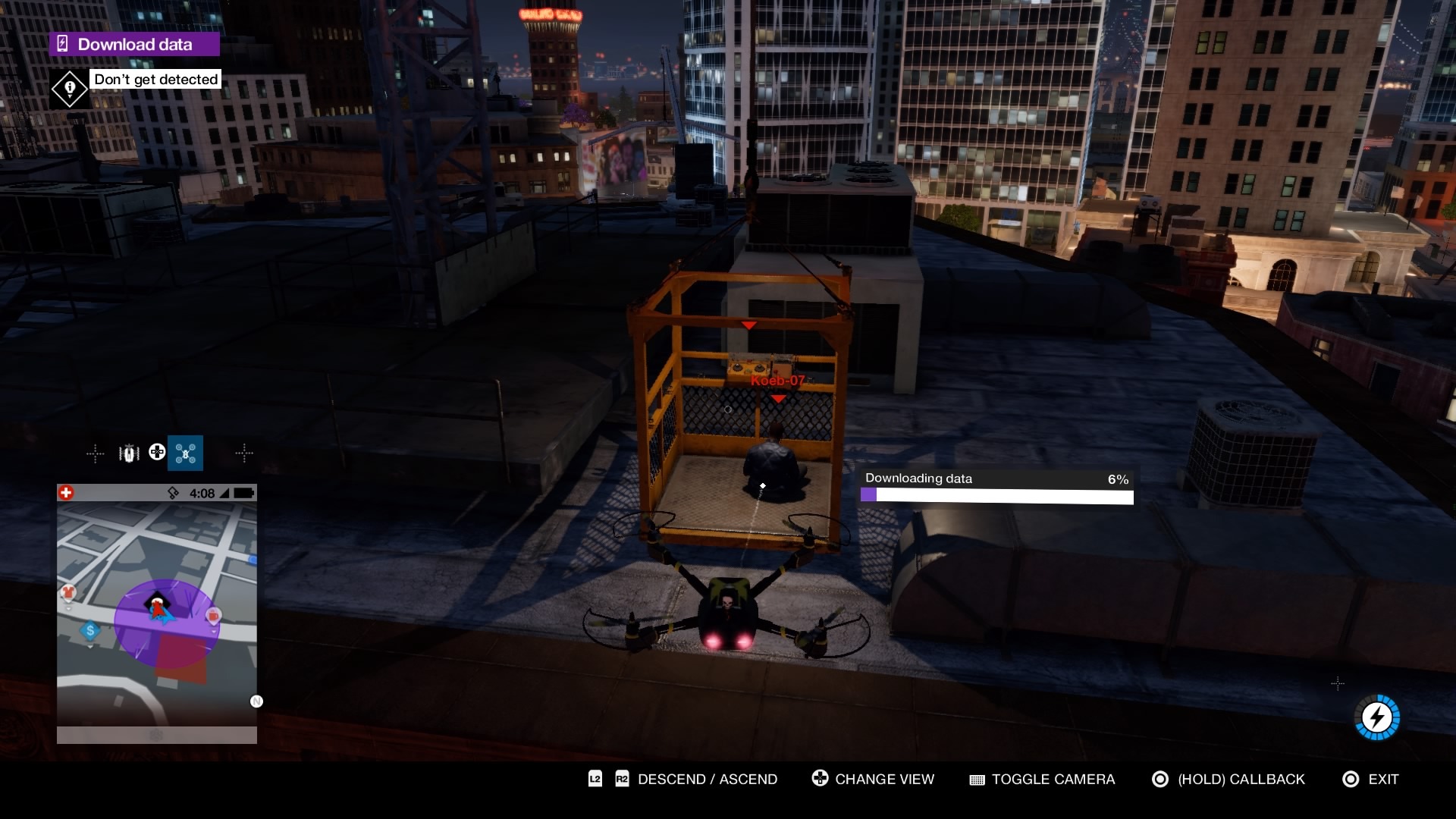The width and height of the screenshot is (1456, 819).
Task: Click the red cross icon above minimap
Action: click(x=66, y=493)
